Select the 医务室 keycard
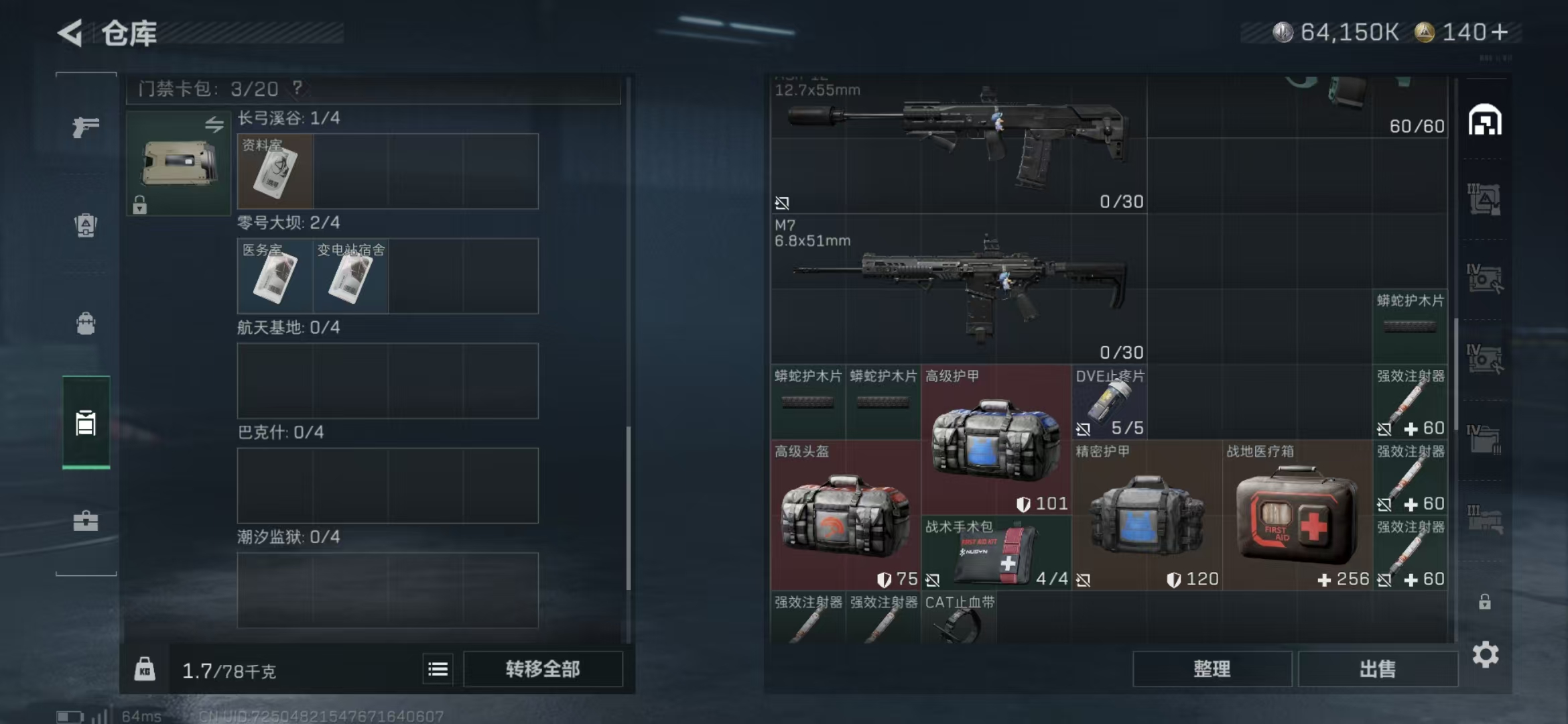This screenshot has height=724, width=1568. [x=275, y=276]
